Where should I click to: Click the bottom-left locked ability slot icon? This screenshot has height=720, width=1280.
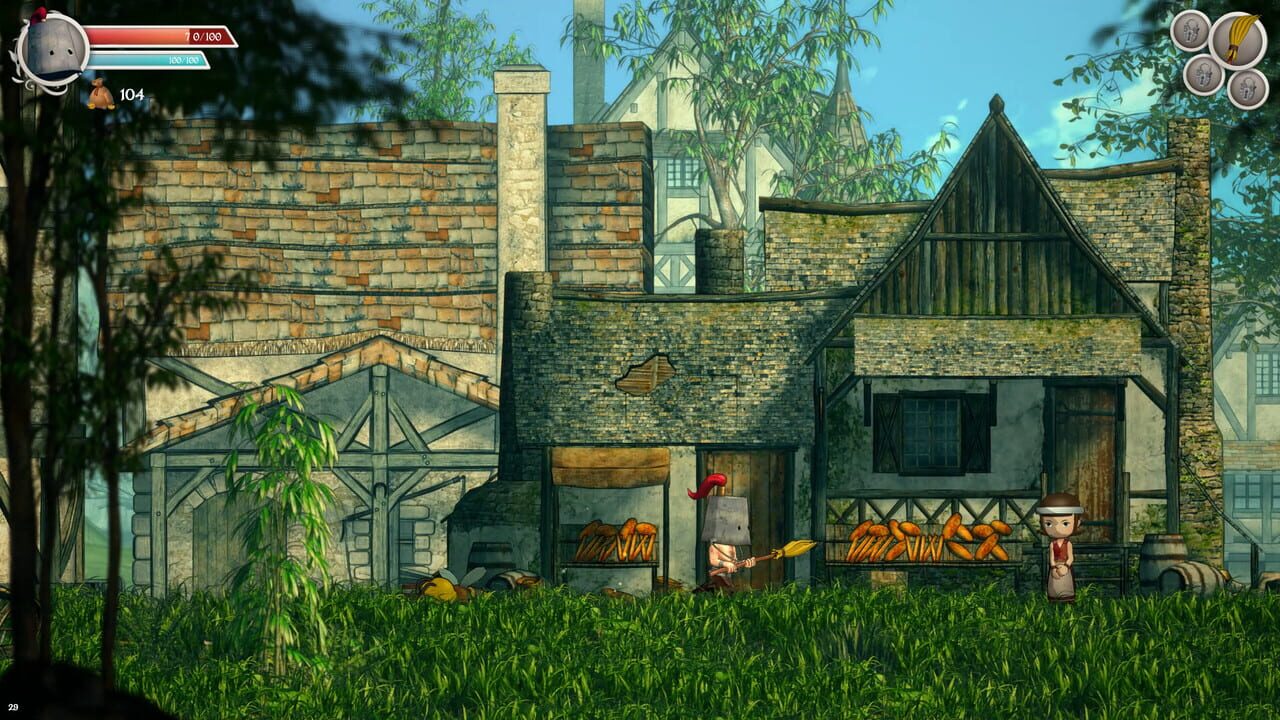pyautogui.click(x=1204, y=78)
